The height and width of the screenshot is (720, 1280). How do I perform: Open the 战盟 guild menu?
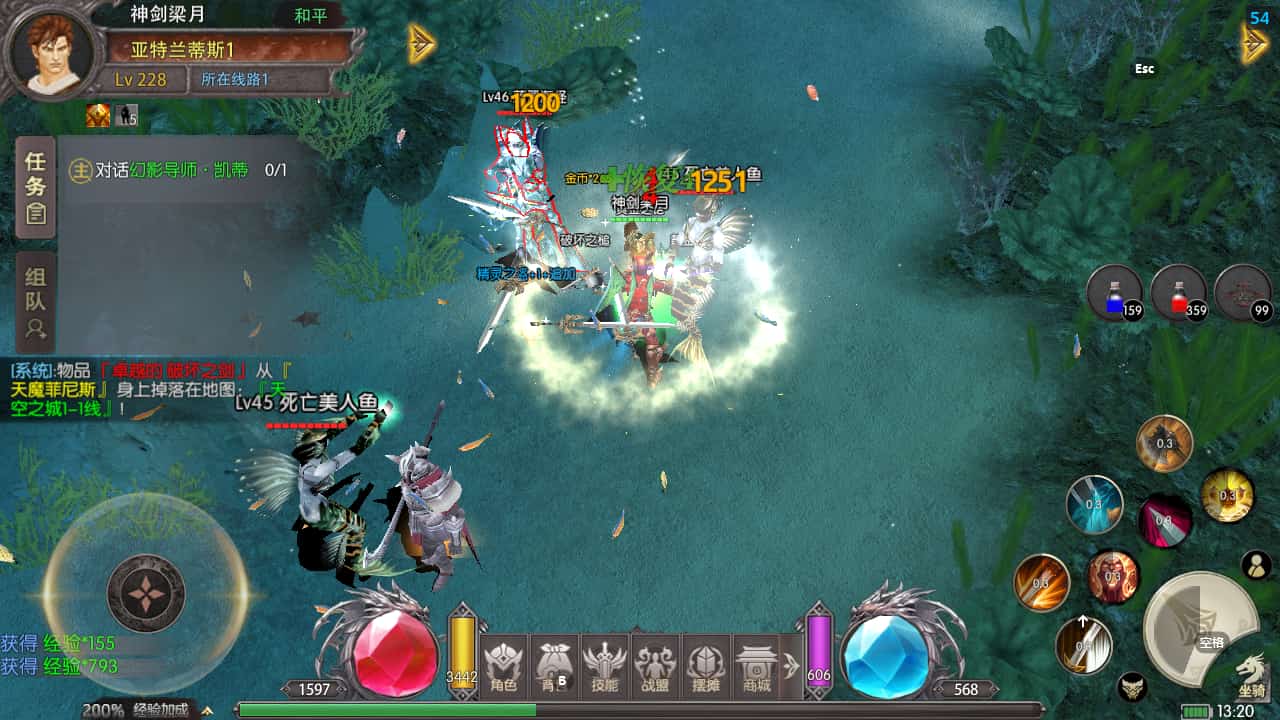click(x=657, y=668)
